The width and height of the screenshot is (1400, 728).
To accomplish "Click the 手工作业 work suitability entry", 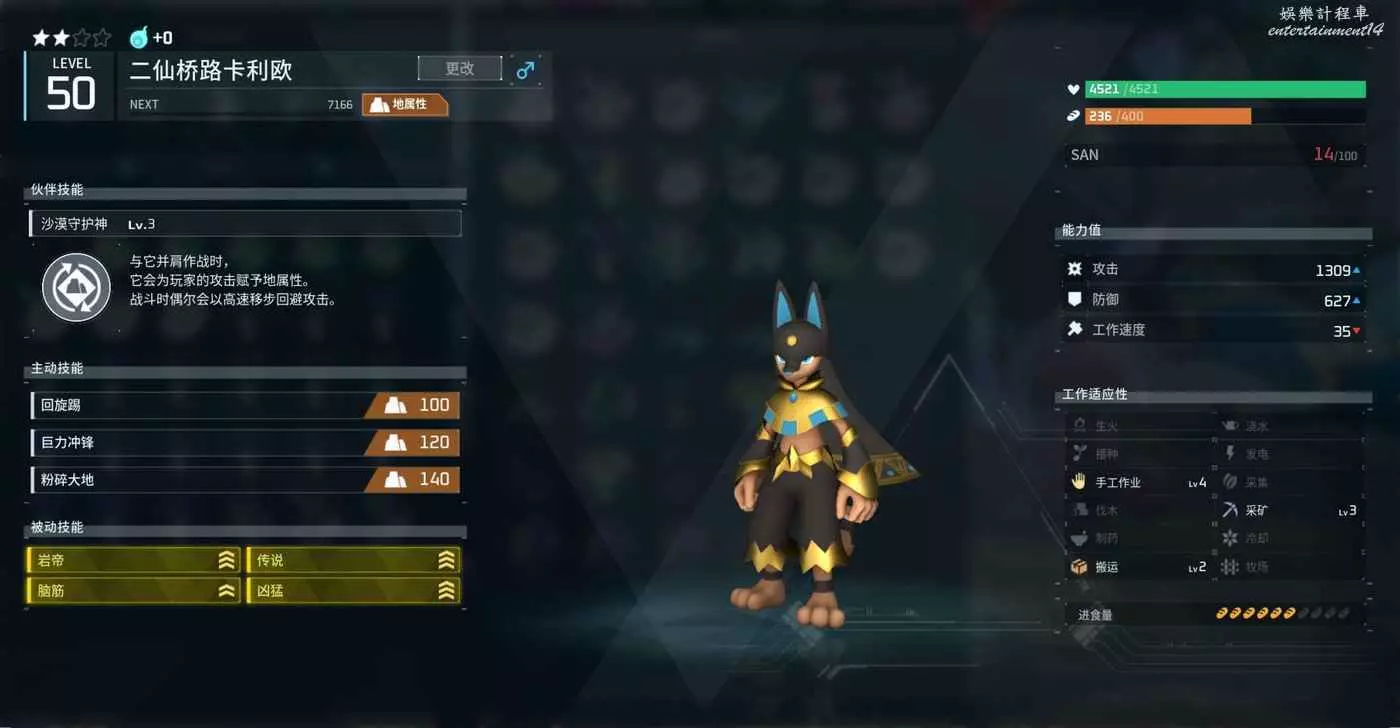I will [1138, 482].
